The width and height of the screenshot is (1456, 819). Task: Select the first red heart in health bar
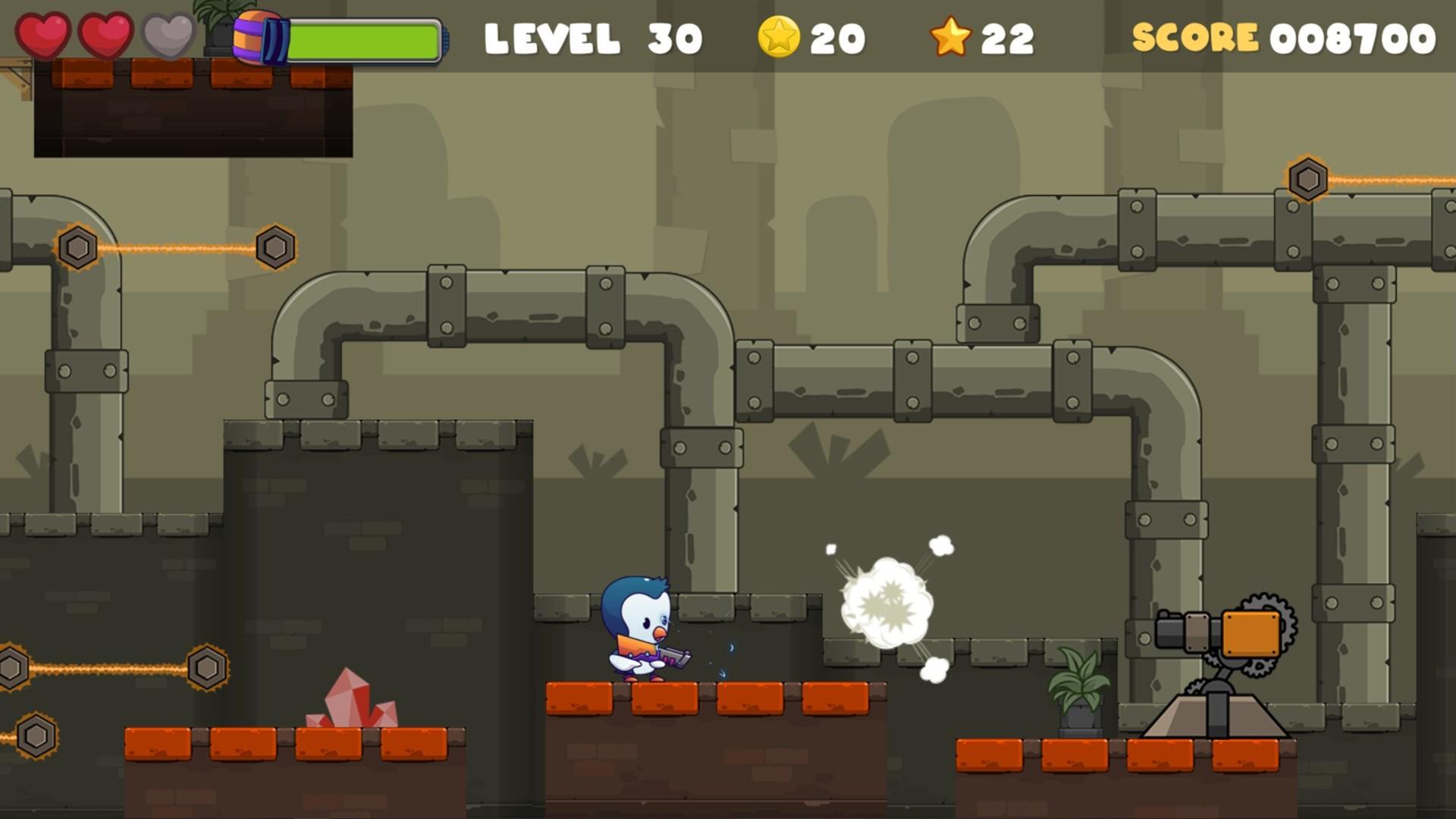coord(43,33)
